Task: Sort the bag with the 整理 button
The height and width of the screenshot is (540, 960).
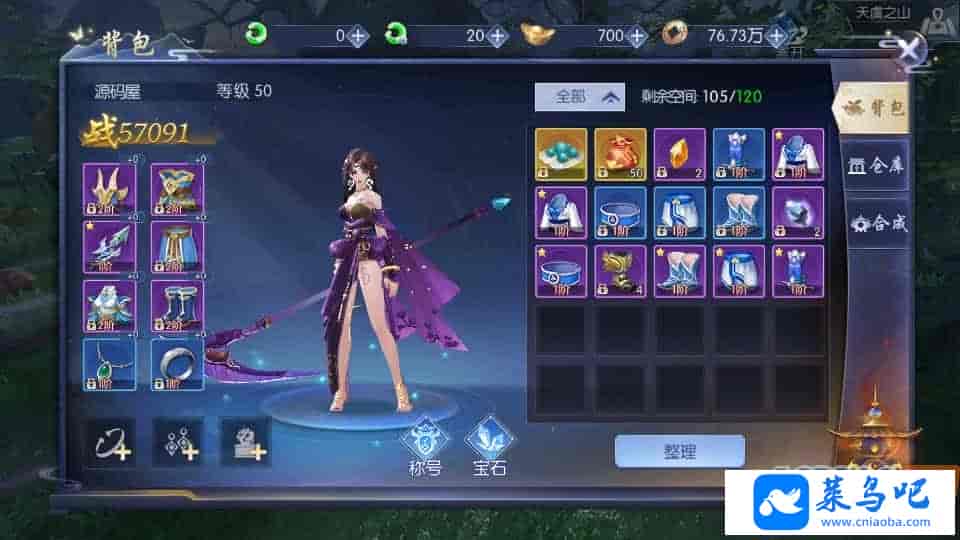Action: (679, 451)
